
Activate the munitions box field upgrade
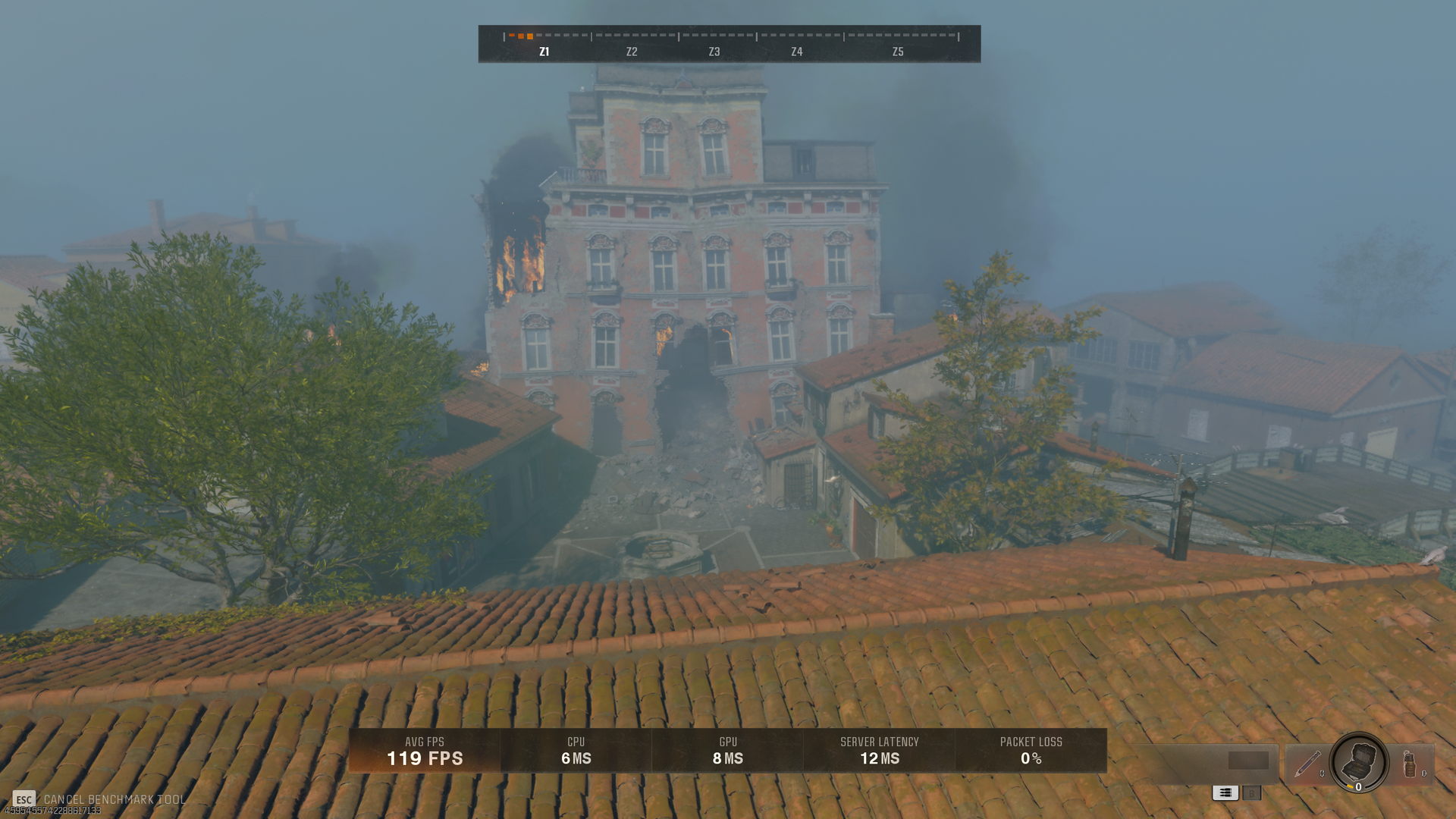point(1358,761)
